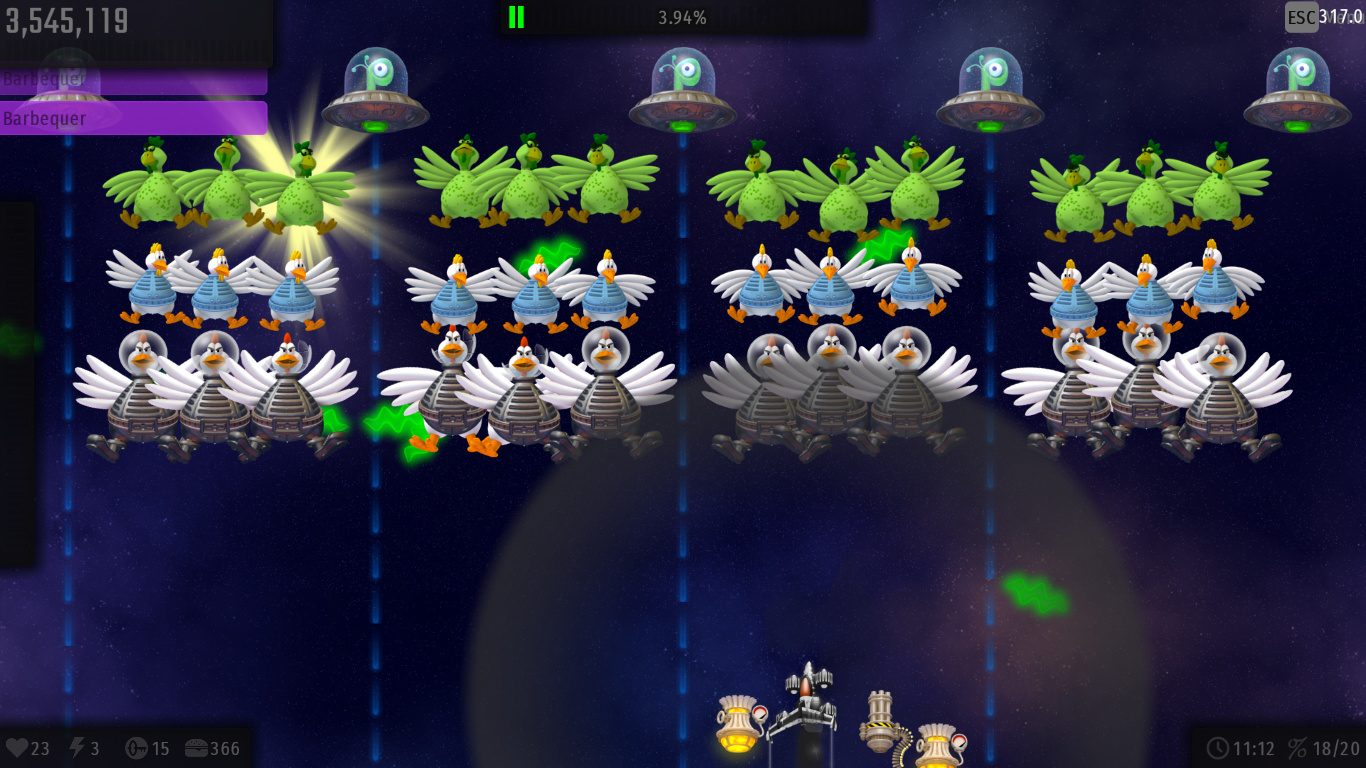This screenshot has width=1366, height=768.
Task: Open the pause menu via the ESC Menu button
Action: coord(1301,17)
